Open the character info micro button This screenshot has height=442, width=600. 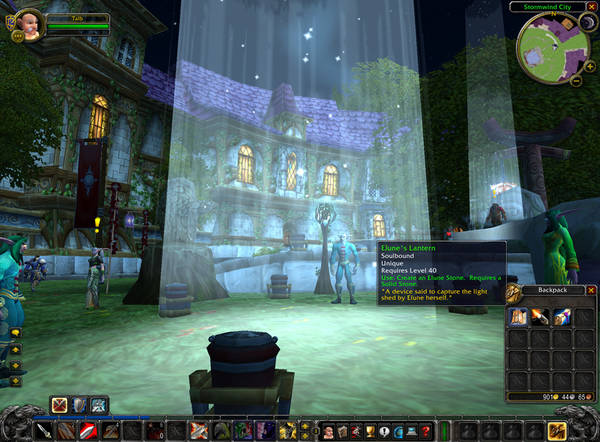pos(329,431)
